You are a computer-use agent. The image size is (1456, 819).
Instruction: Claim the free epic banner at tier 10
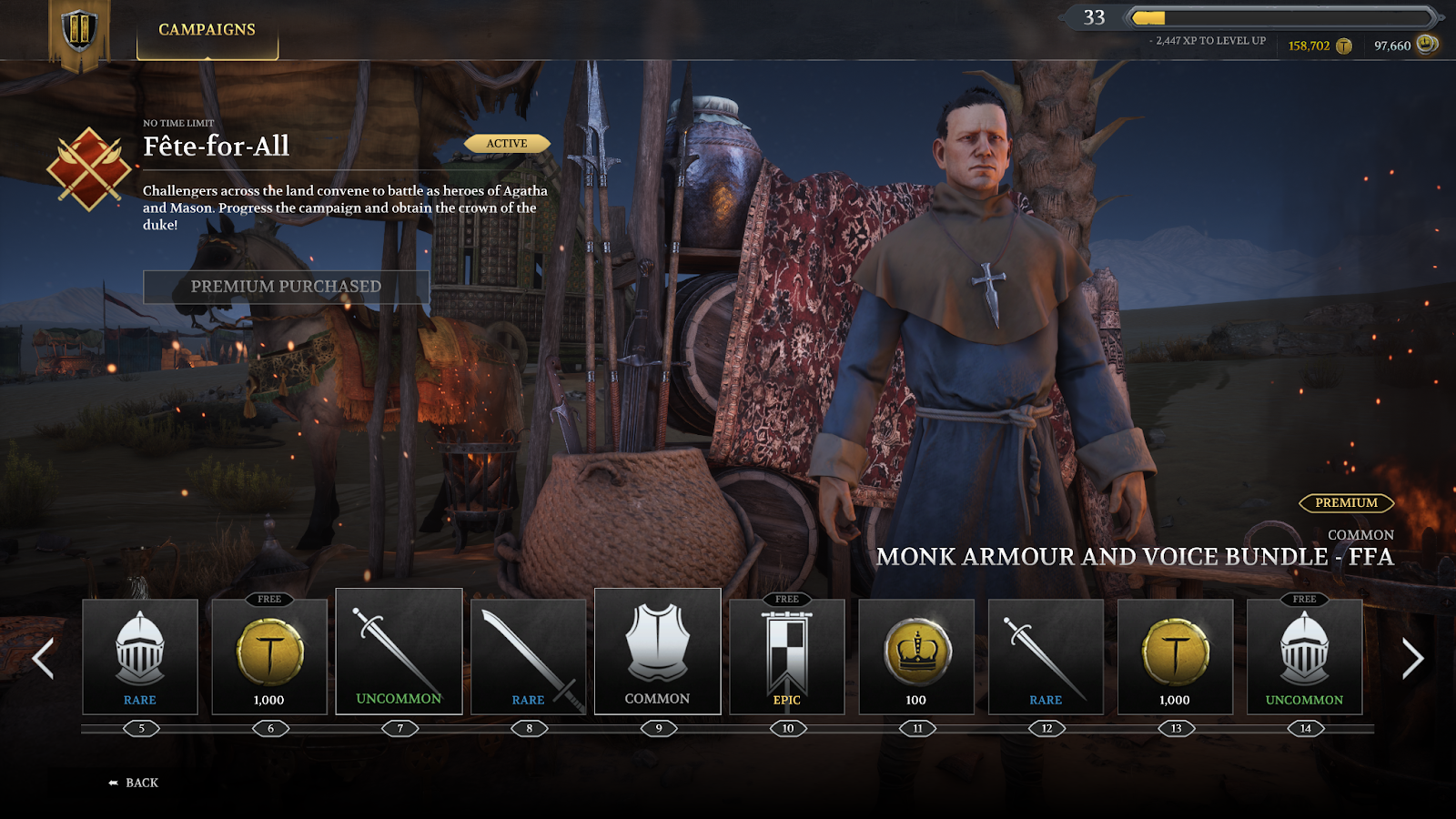click(787, 653)
